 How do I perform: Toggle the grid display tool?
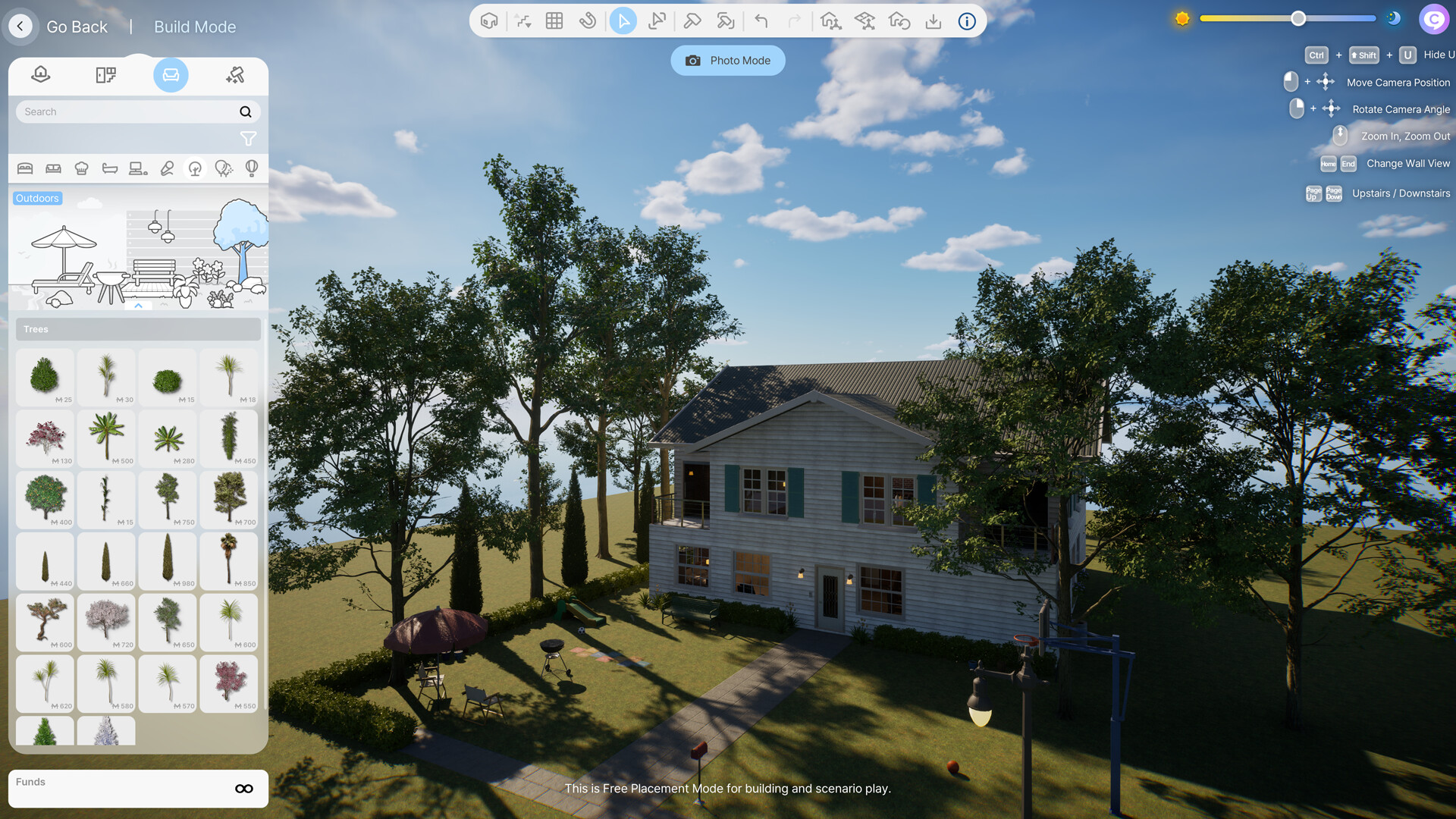(554, 20)
